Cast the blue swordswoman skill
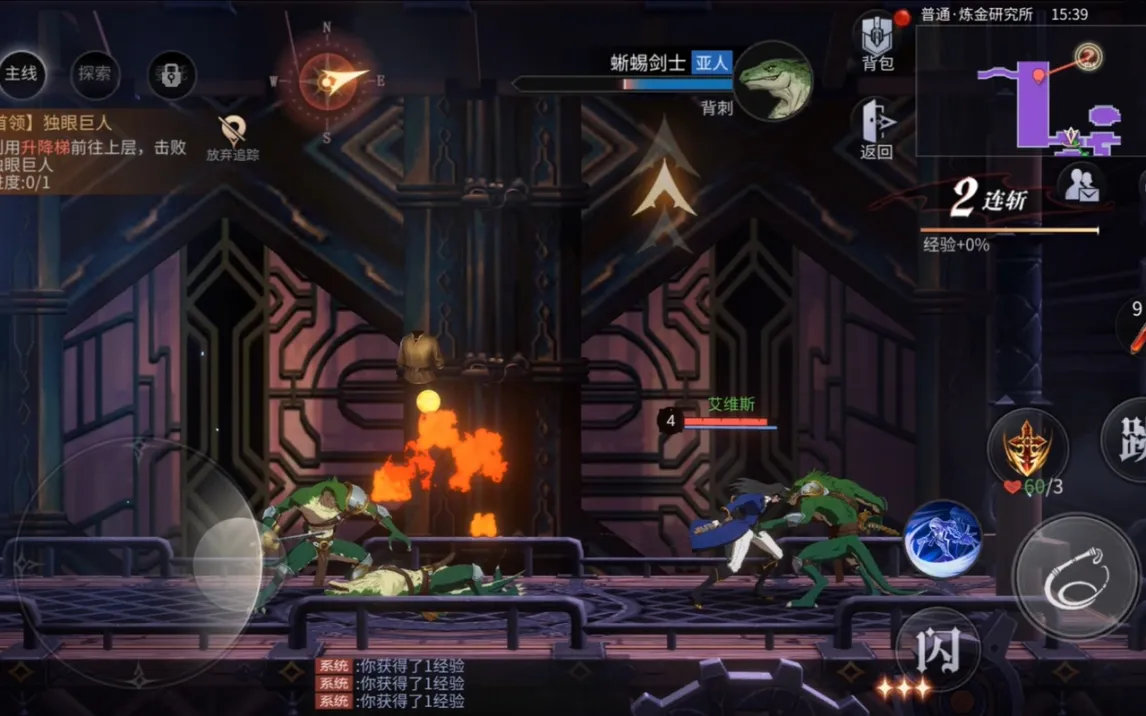 tap(942, 538)
